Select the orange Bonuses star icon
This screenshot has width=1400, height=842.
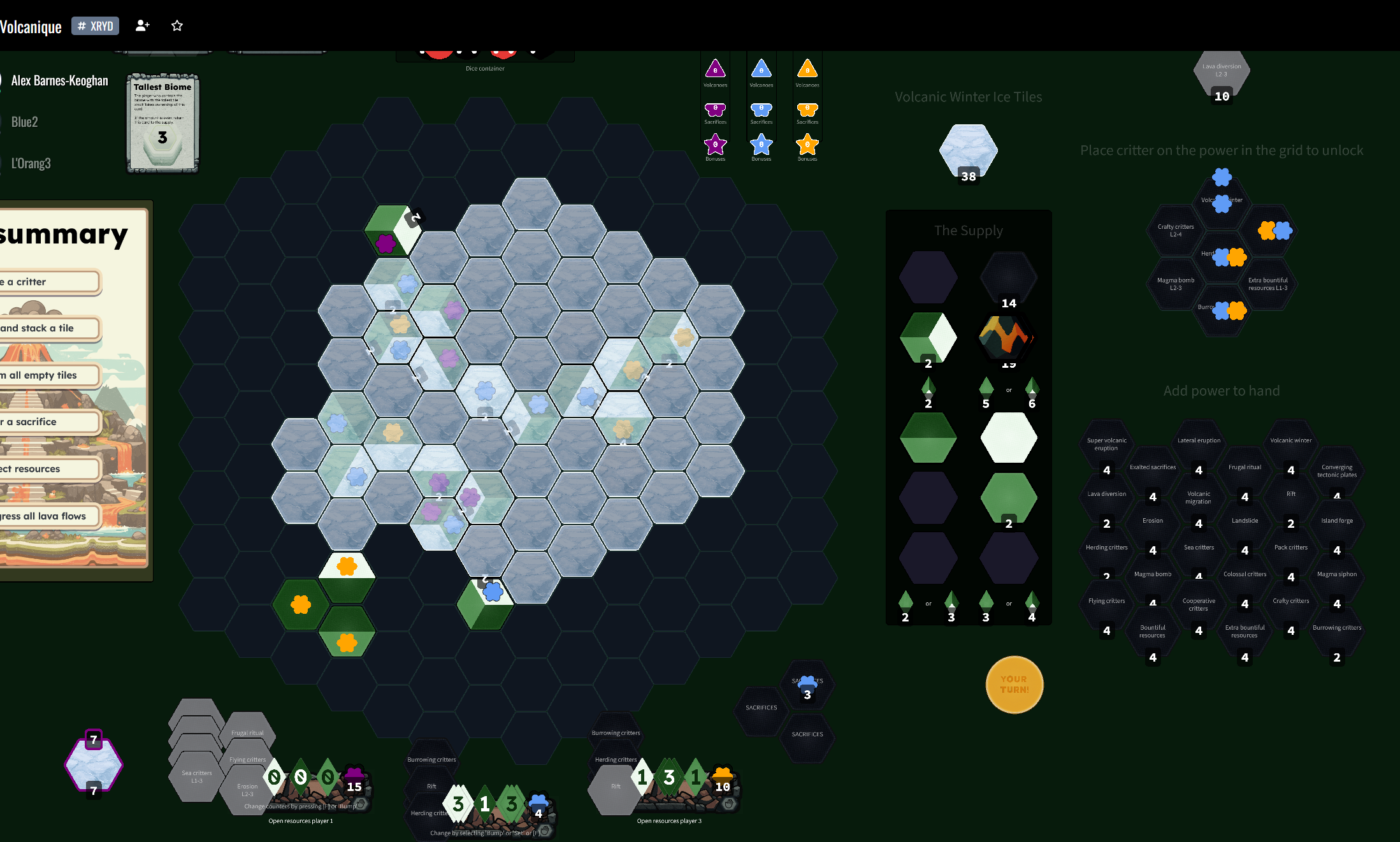tap(807, 145)
